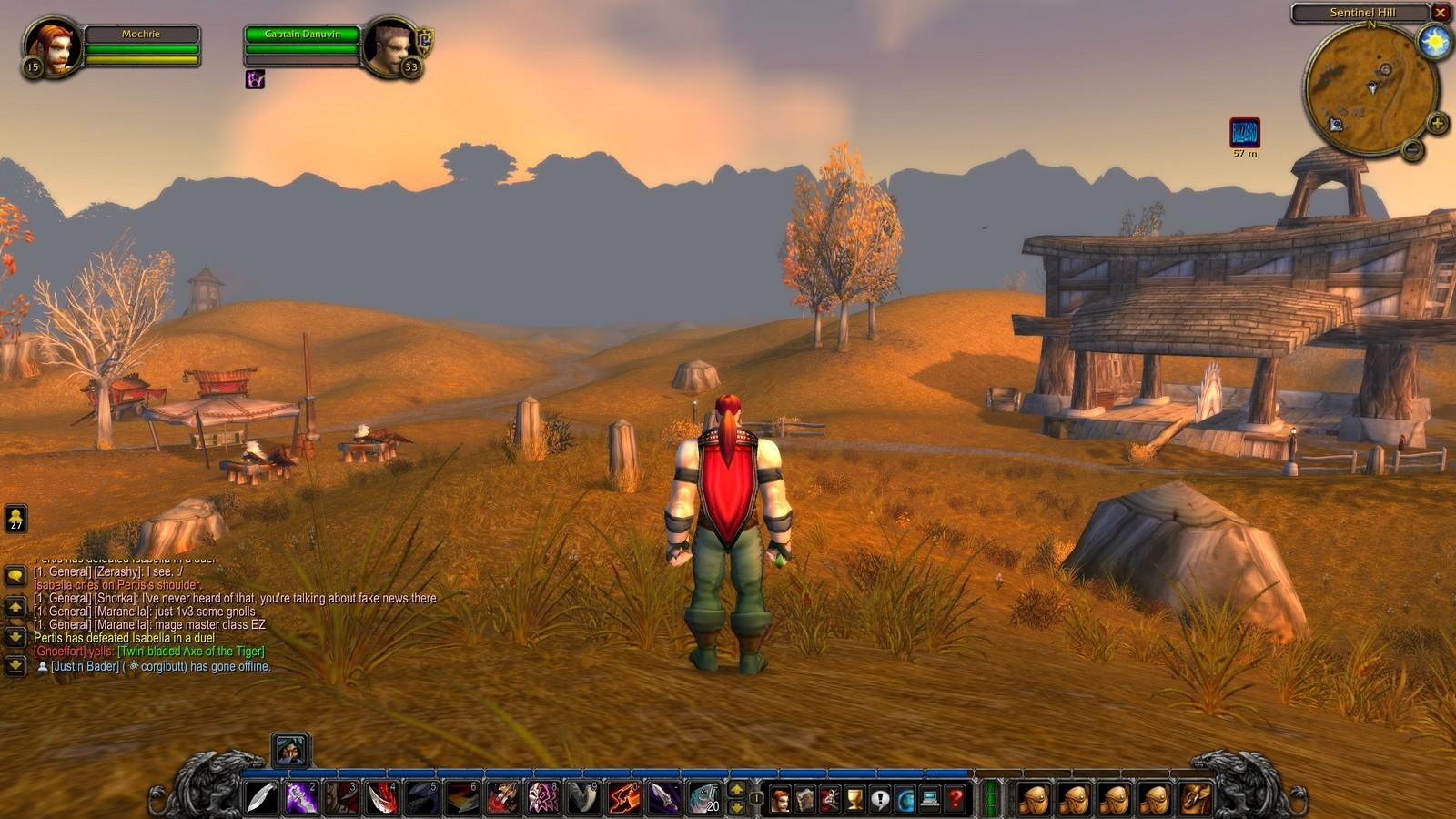Click Captain Danuvin's target portrait
The height and width of the screenshot is (819, 1456).
tap(390, 47)
